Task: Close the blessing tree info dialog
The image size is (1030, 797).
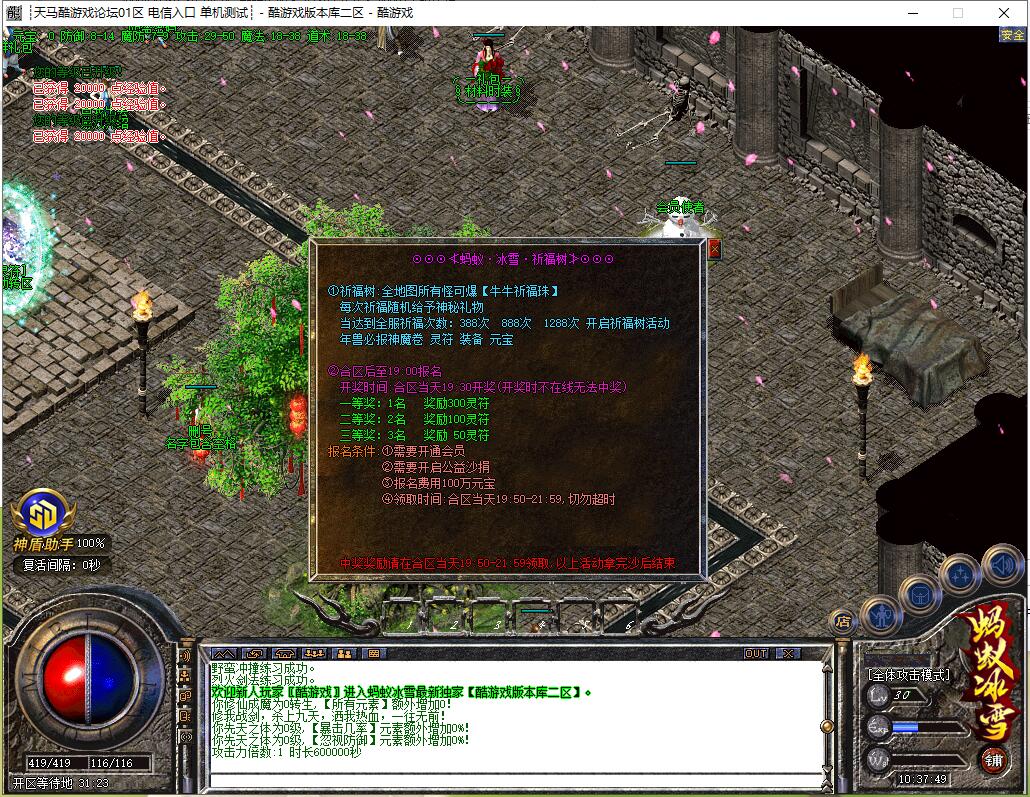Action: point(714,250)
